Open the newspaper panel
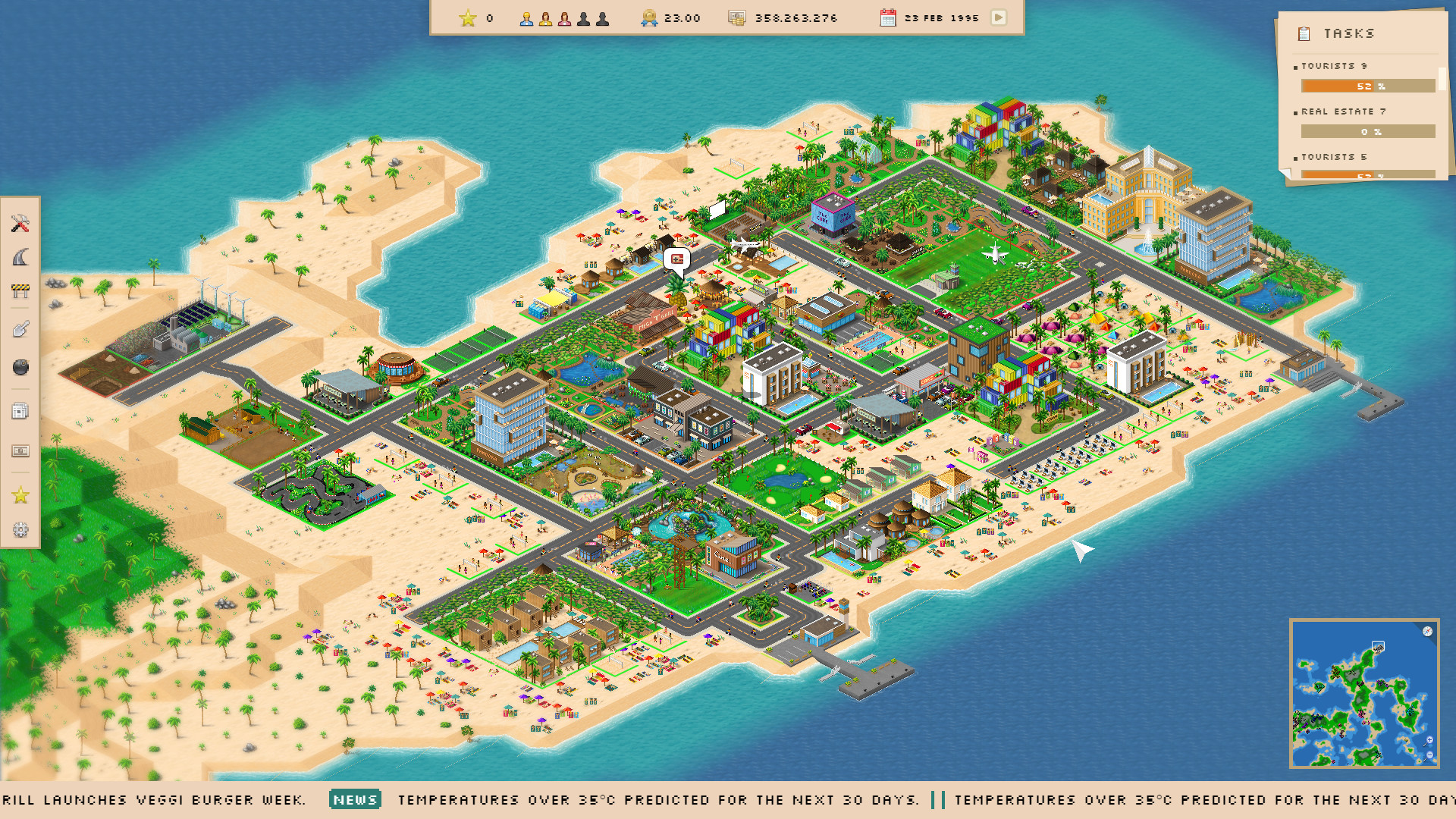 [x=20, y=410]
